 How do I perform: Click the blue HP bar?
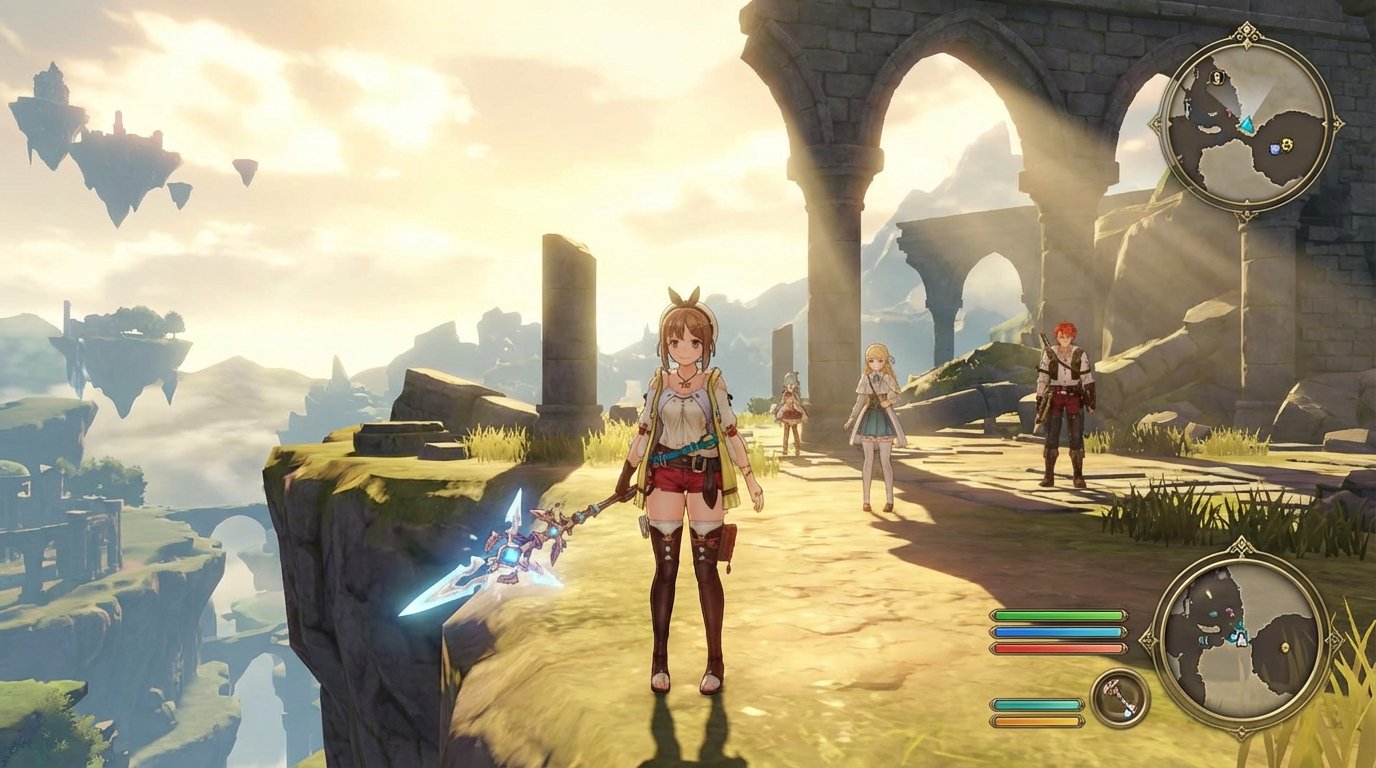1058,631
